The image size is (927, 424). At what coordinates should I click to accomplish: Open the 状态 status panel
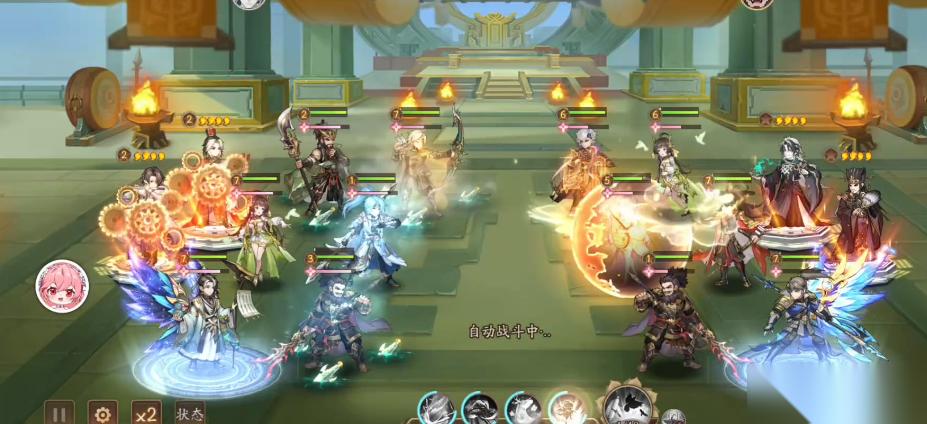click(190, 413)
